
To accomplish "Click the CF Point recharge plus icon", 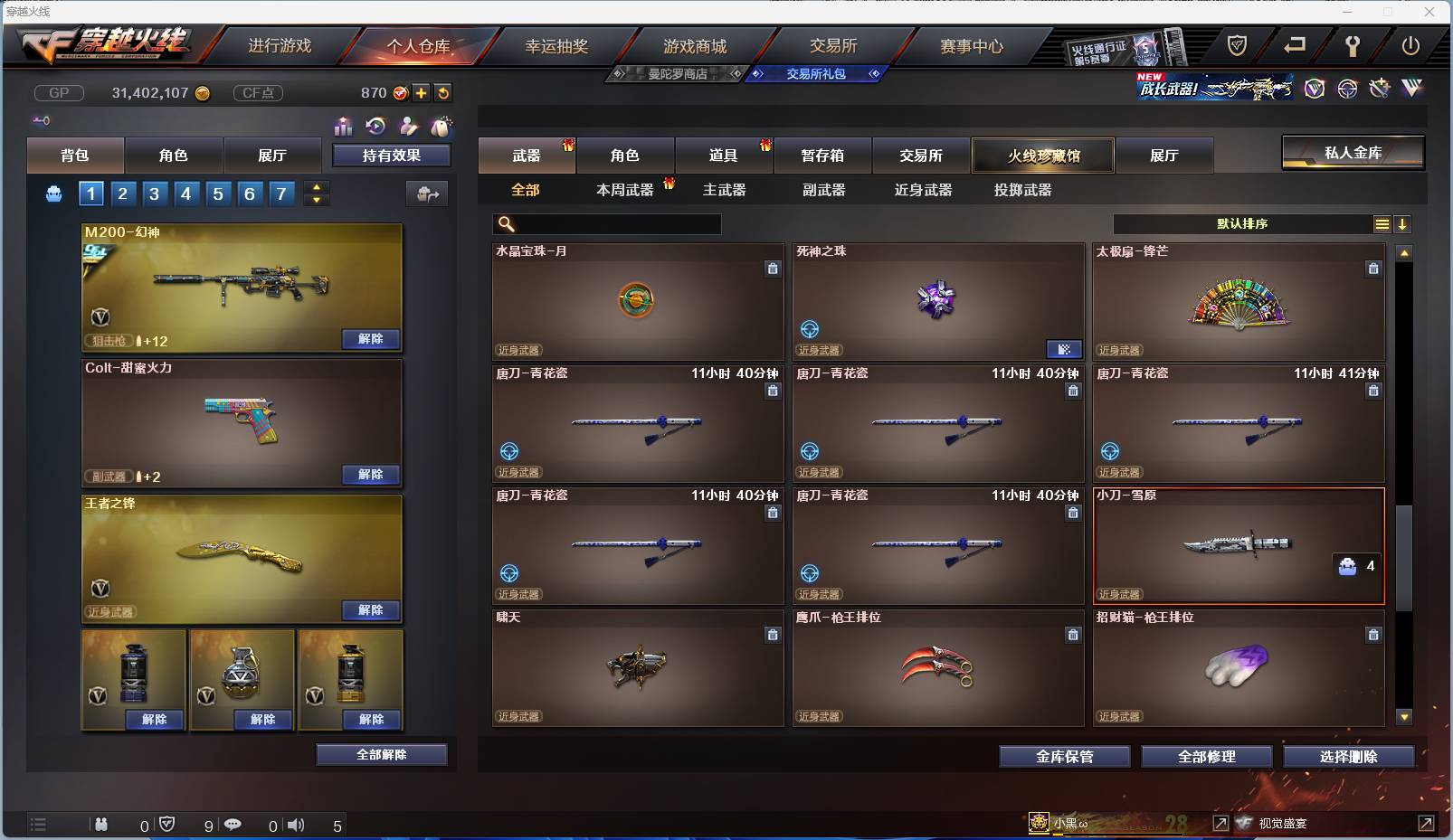I will (422, 92).
